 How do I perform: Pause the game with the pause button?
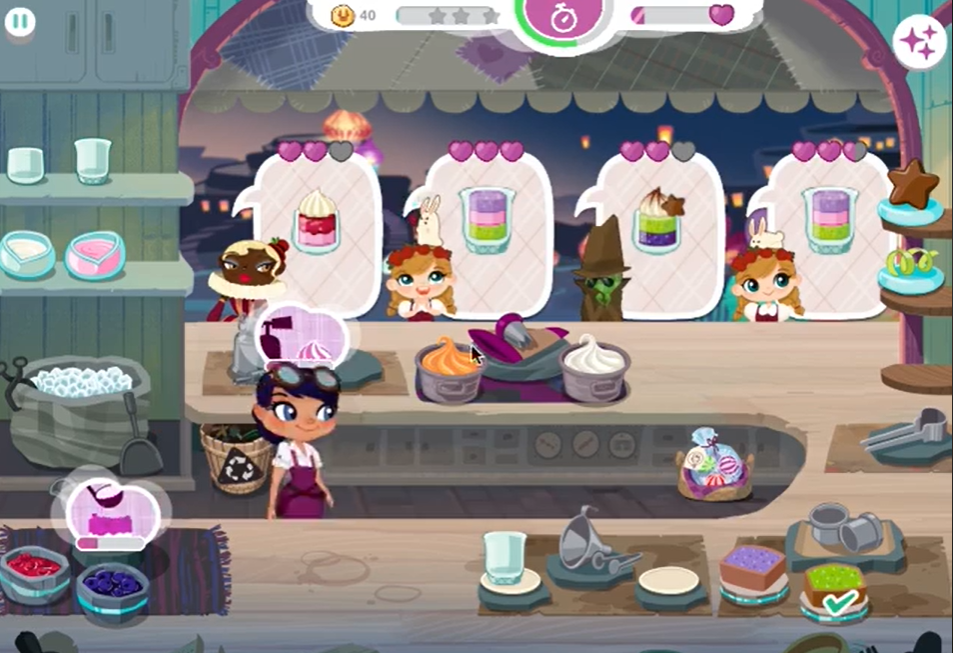pos(20,22)
